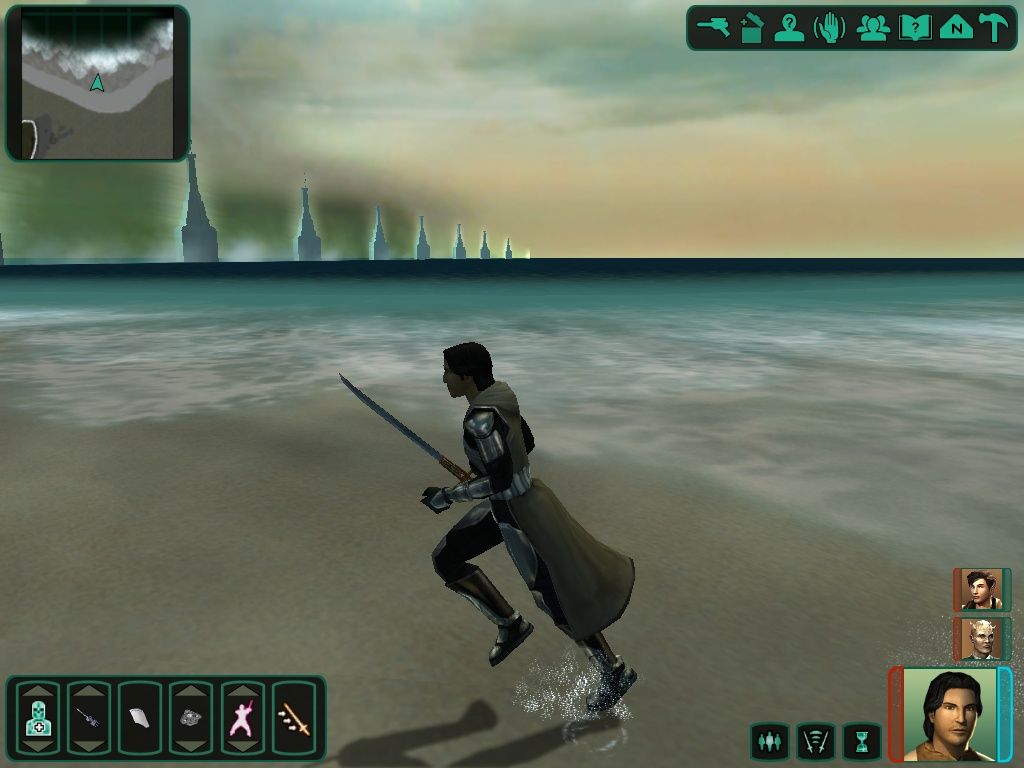Open the journal book icon
The height and width of the screenshot is (768, 1024).
915,28
